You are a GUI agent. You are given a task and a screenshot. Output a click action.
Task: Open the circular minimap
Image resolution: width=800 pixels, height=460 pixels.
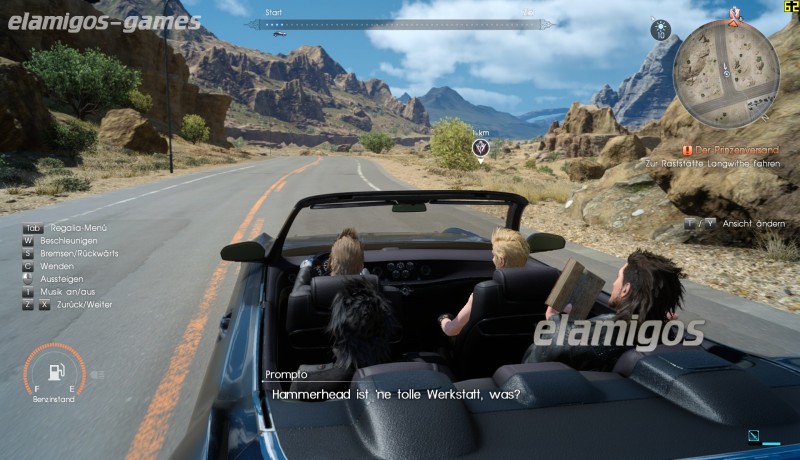[725, 75]
